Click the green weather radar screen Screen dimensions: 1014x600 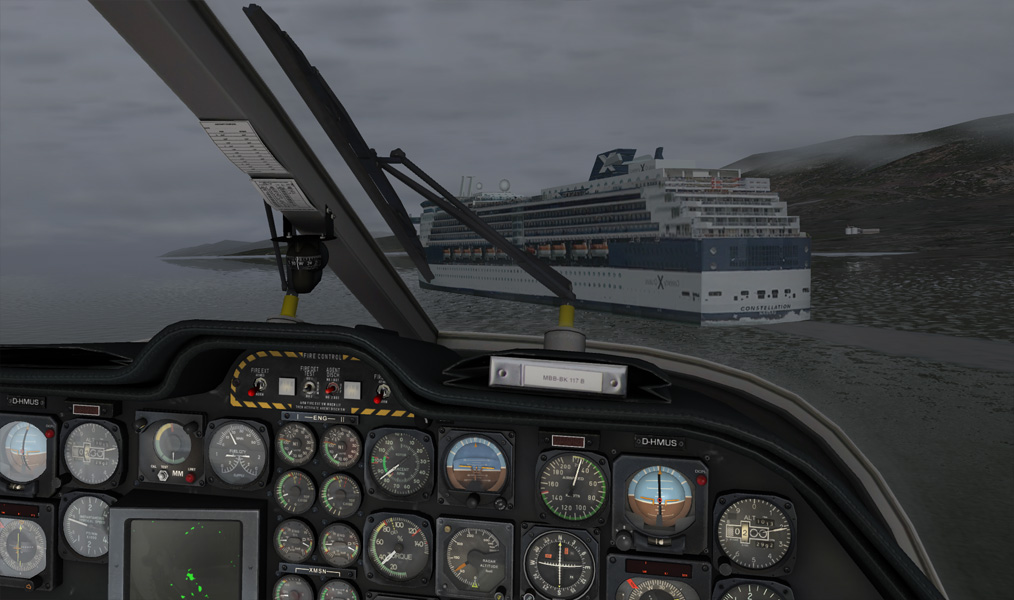[185, 558]
